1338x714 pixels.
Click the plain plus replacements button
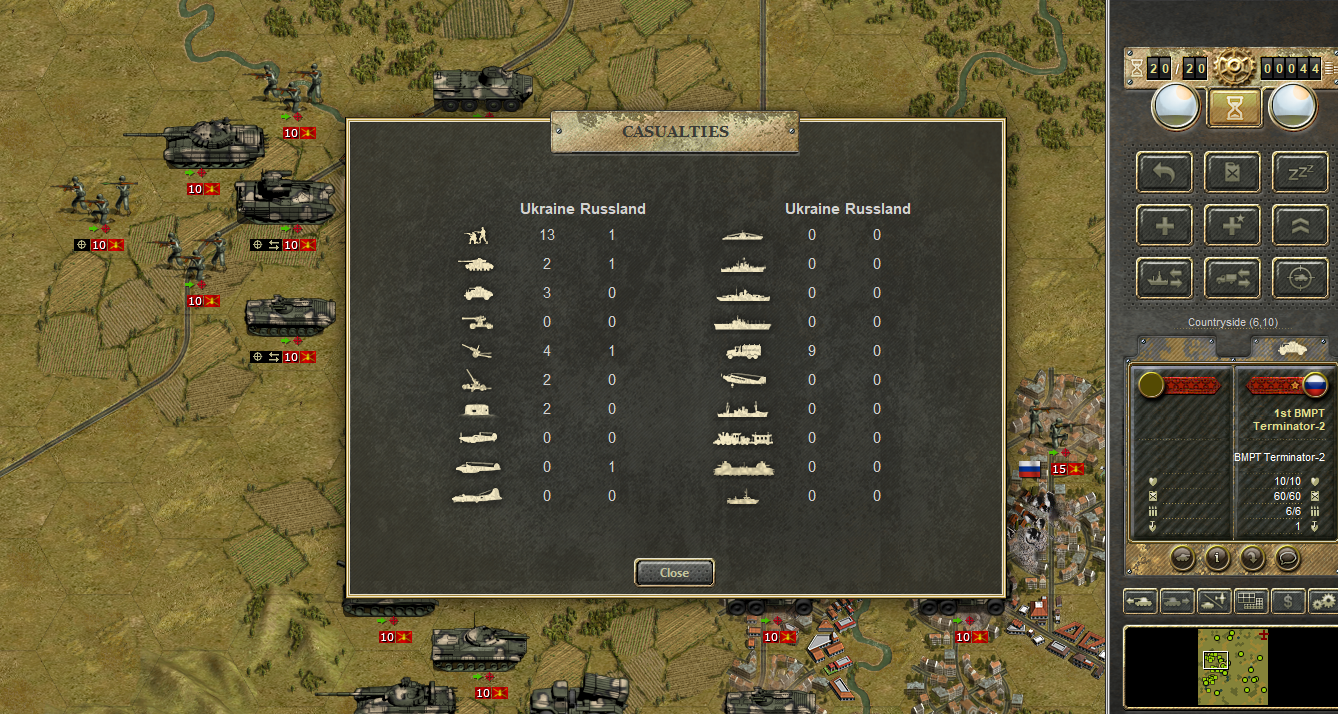click(1165, 225)
